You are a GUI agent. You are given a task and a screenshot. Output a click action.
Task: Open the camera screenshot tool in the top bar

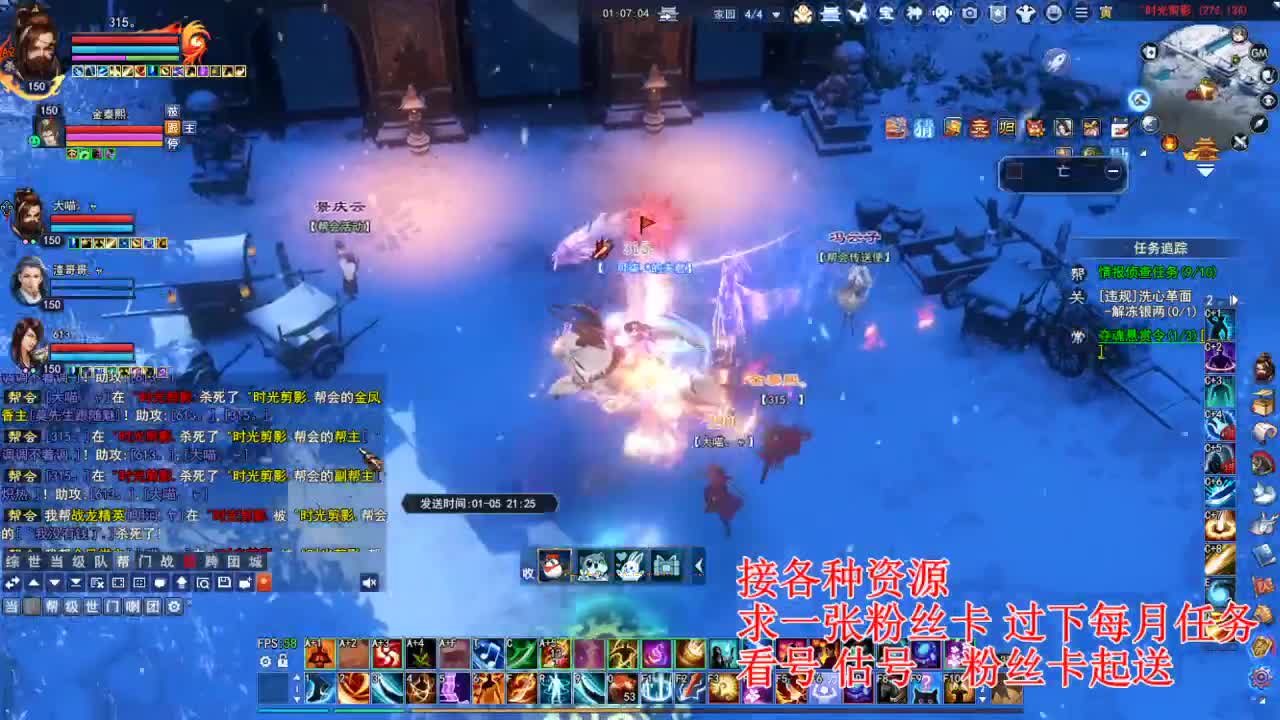tap(968, 13)
